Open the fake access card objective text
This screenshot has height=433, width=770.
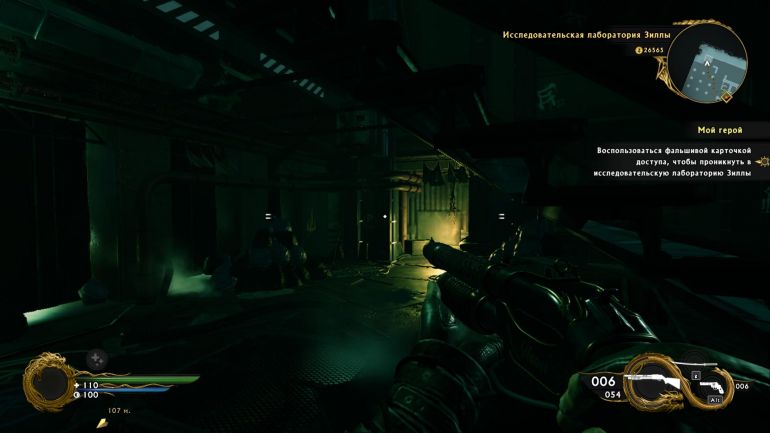tap(673, 161)
